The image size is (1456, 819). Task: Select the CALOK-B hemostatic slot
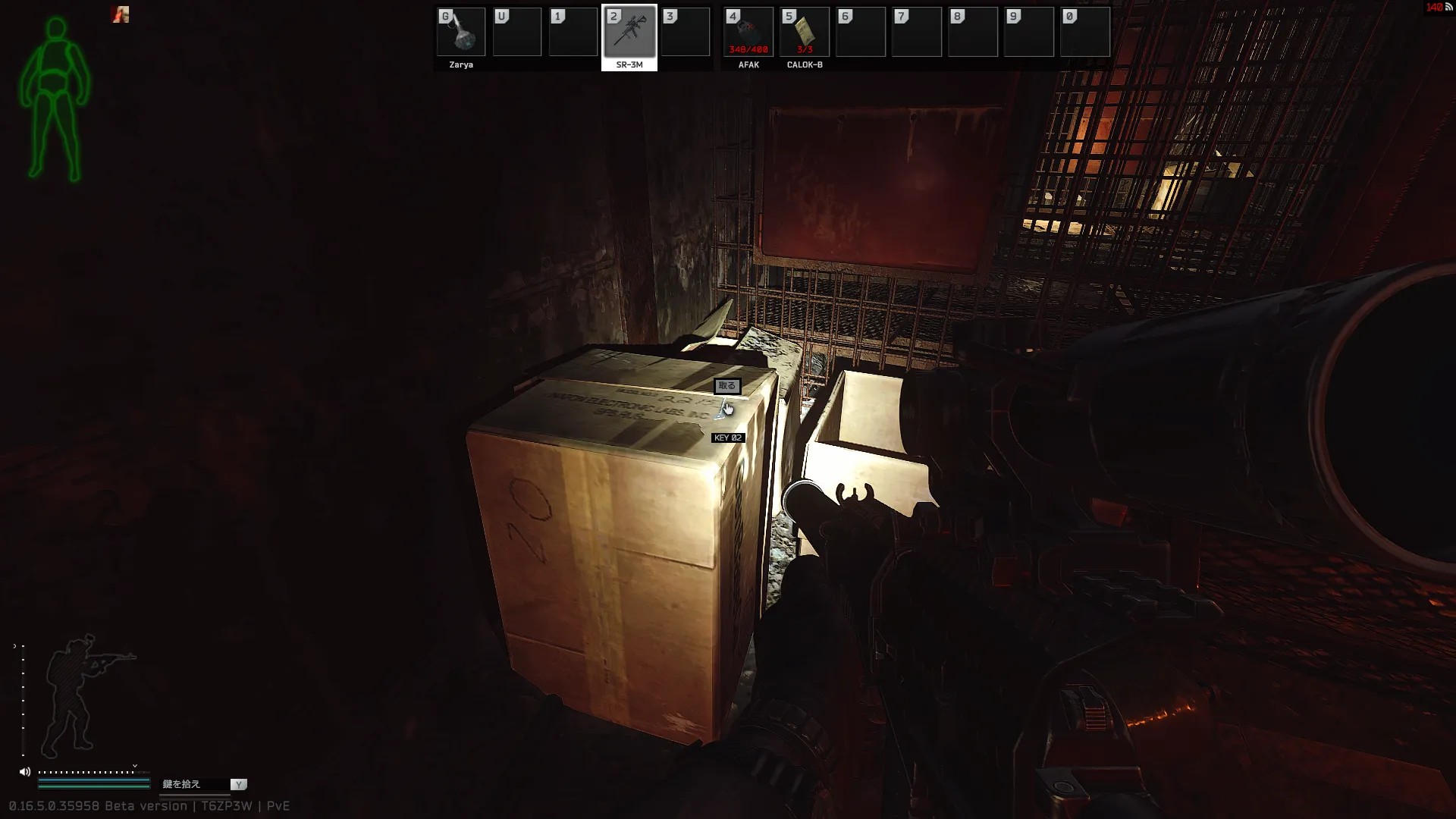point(805,33)
